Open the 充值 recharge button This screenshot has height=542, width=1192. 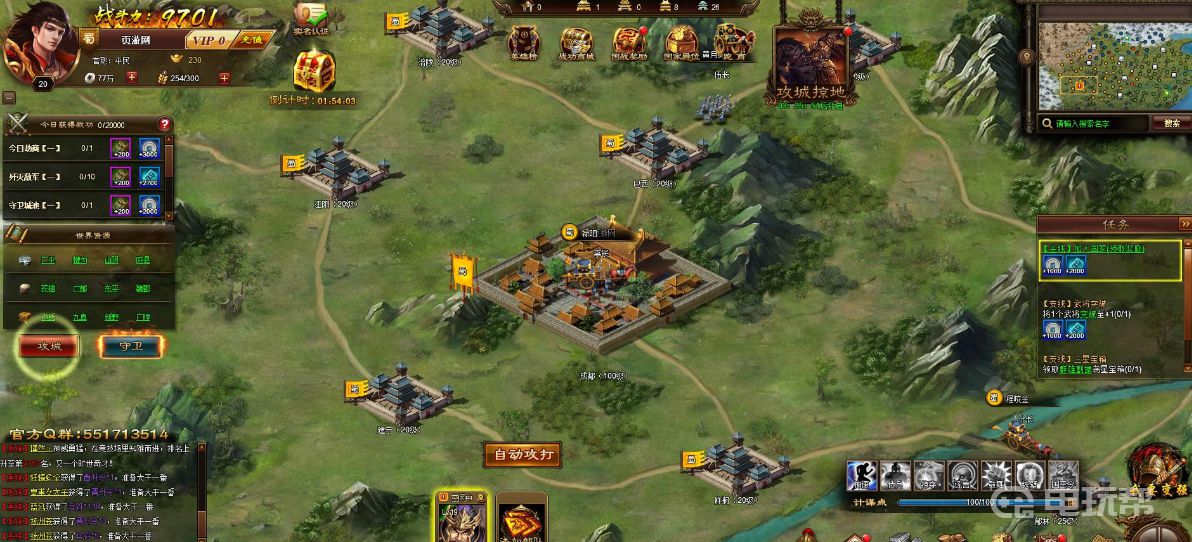(250, 41)
